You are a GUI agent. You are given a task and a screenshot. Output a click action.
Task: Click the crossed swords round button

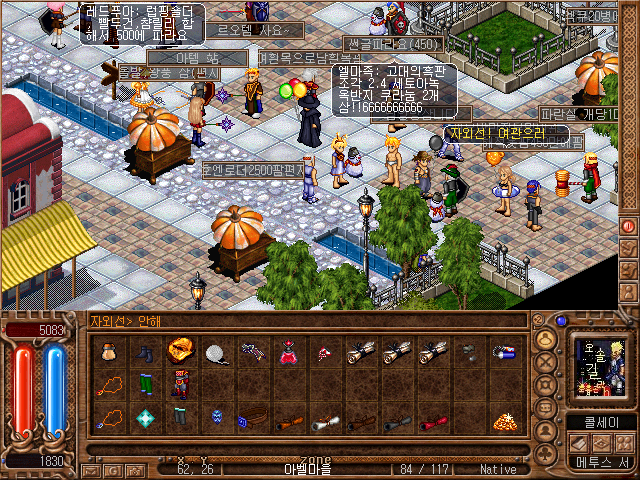(x=546, y=364)
